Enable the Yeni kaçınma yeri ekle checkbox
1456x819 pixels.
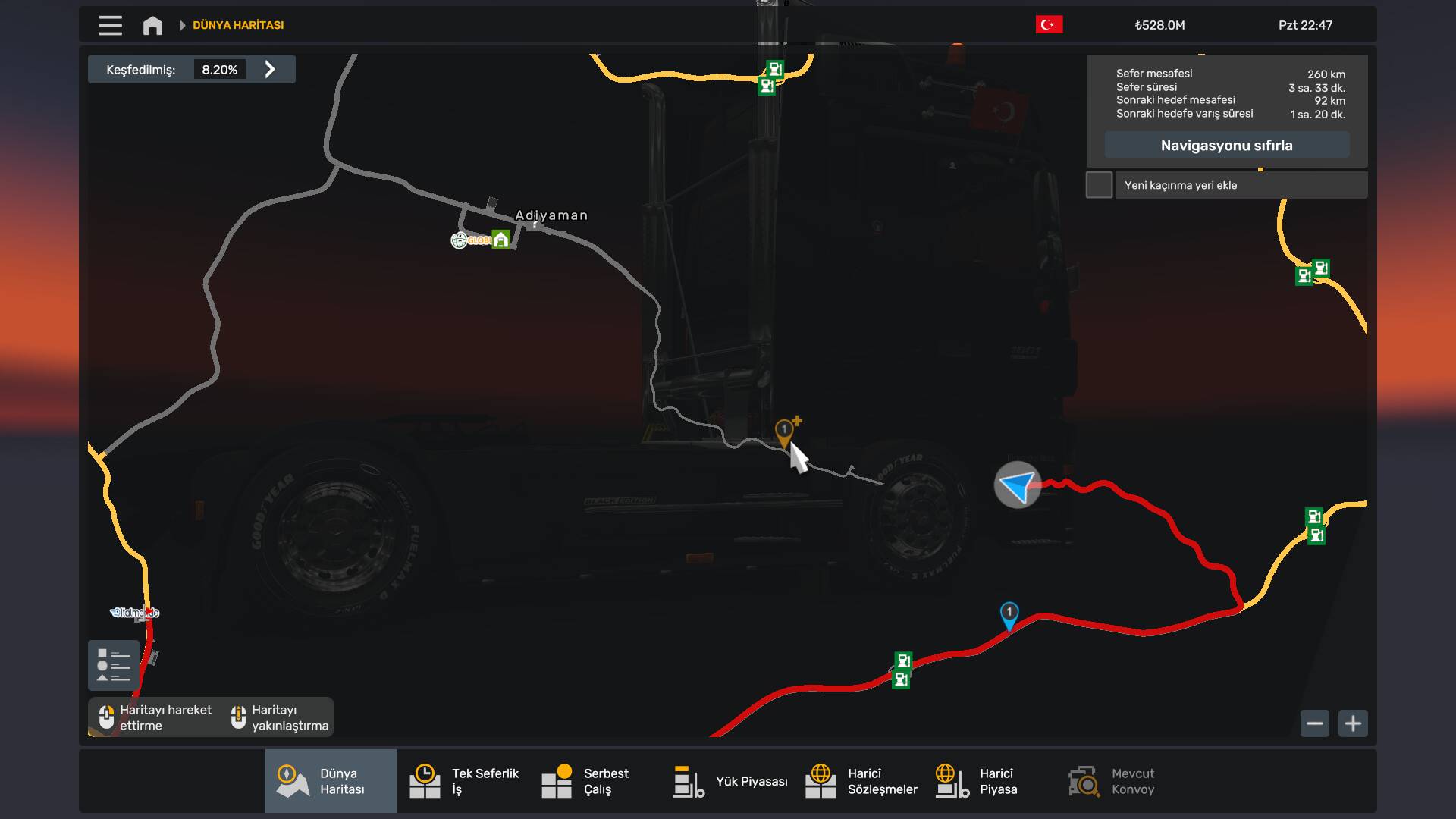1100,184
